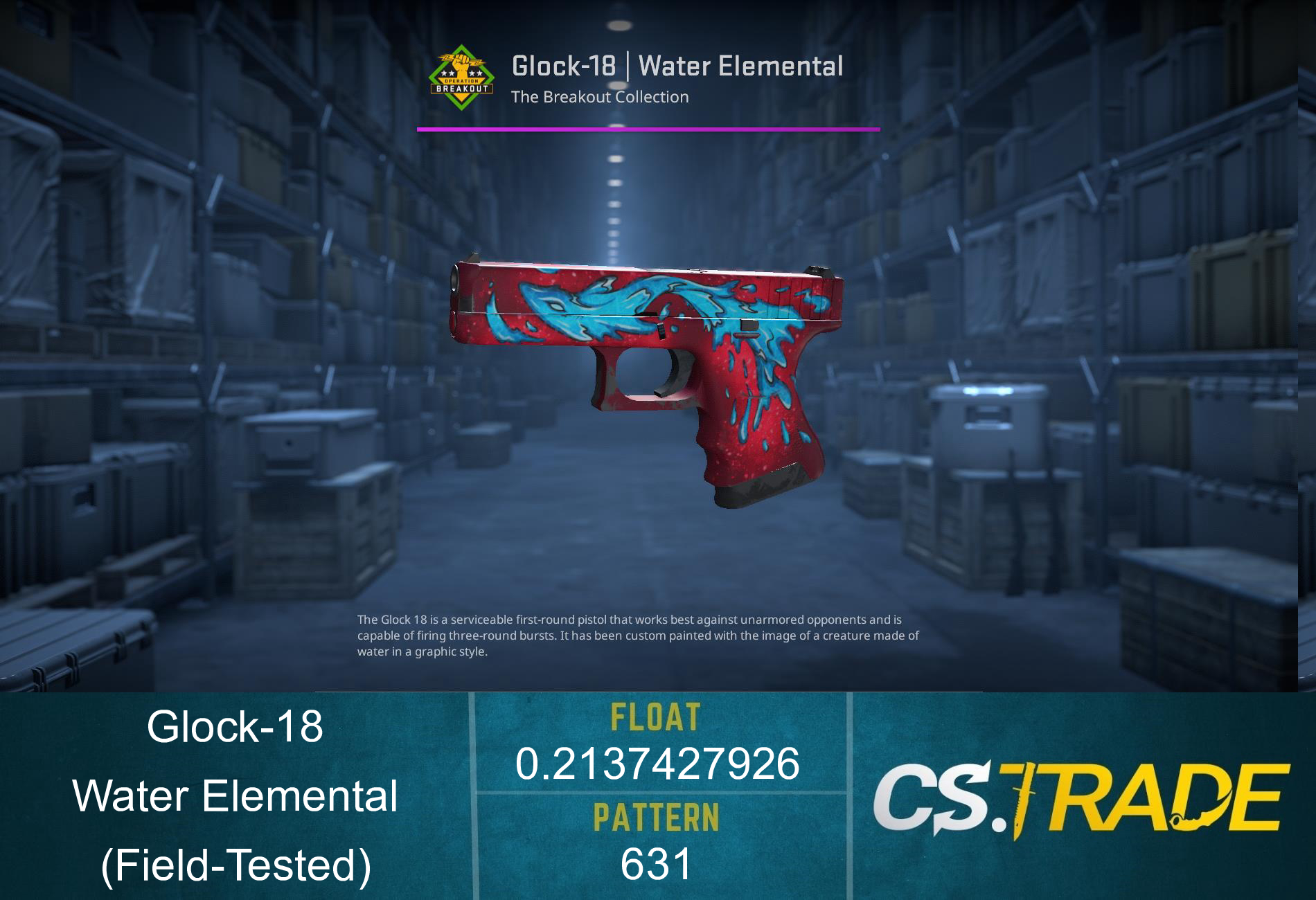Click the purple float wear indicator bar

(x=648, y=128)
